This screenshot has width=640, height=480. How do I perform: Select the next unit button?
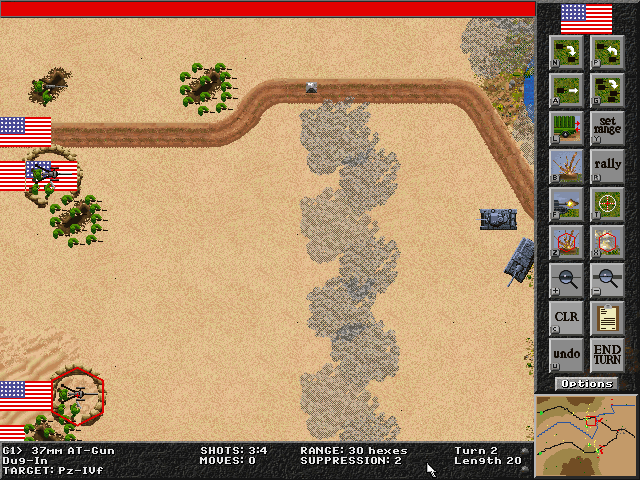(x=568, y=51)
